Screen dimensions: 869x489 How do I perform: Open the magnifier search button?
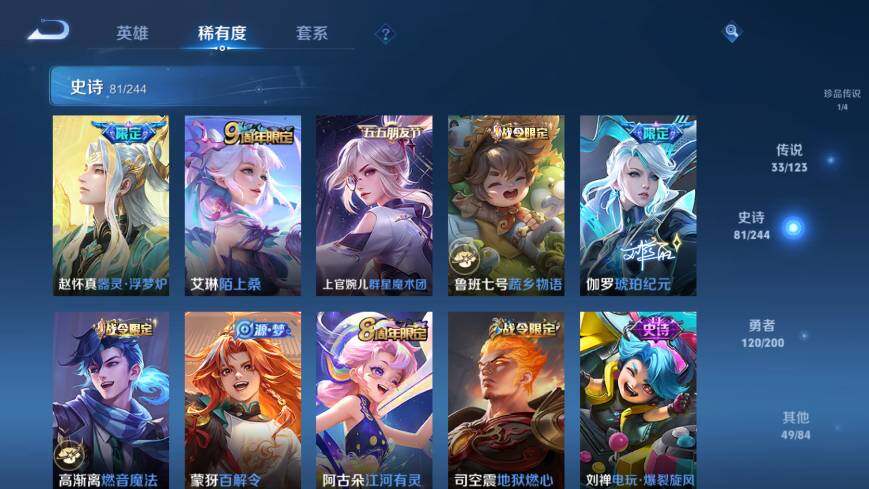tap(732, 33)
